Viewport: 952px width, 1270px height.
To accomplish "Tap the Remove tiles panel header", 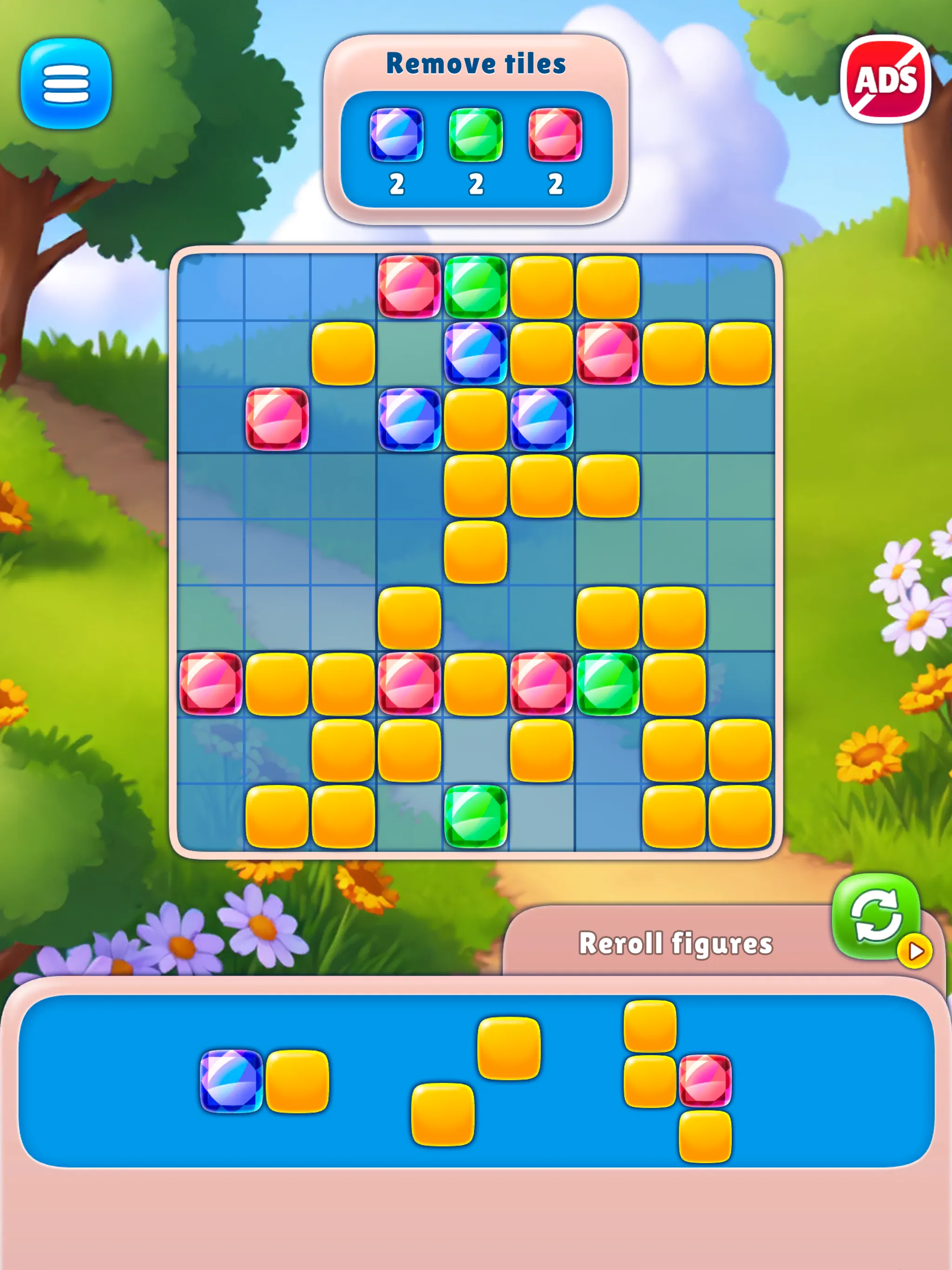I will [476, 63].
